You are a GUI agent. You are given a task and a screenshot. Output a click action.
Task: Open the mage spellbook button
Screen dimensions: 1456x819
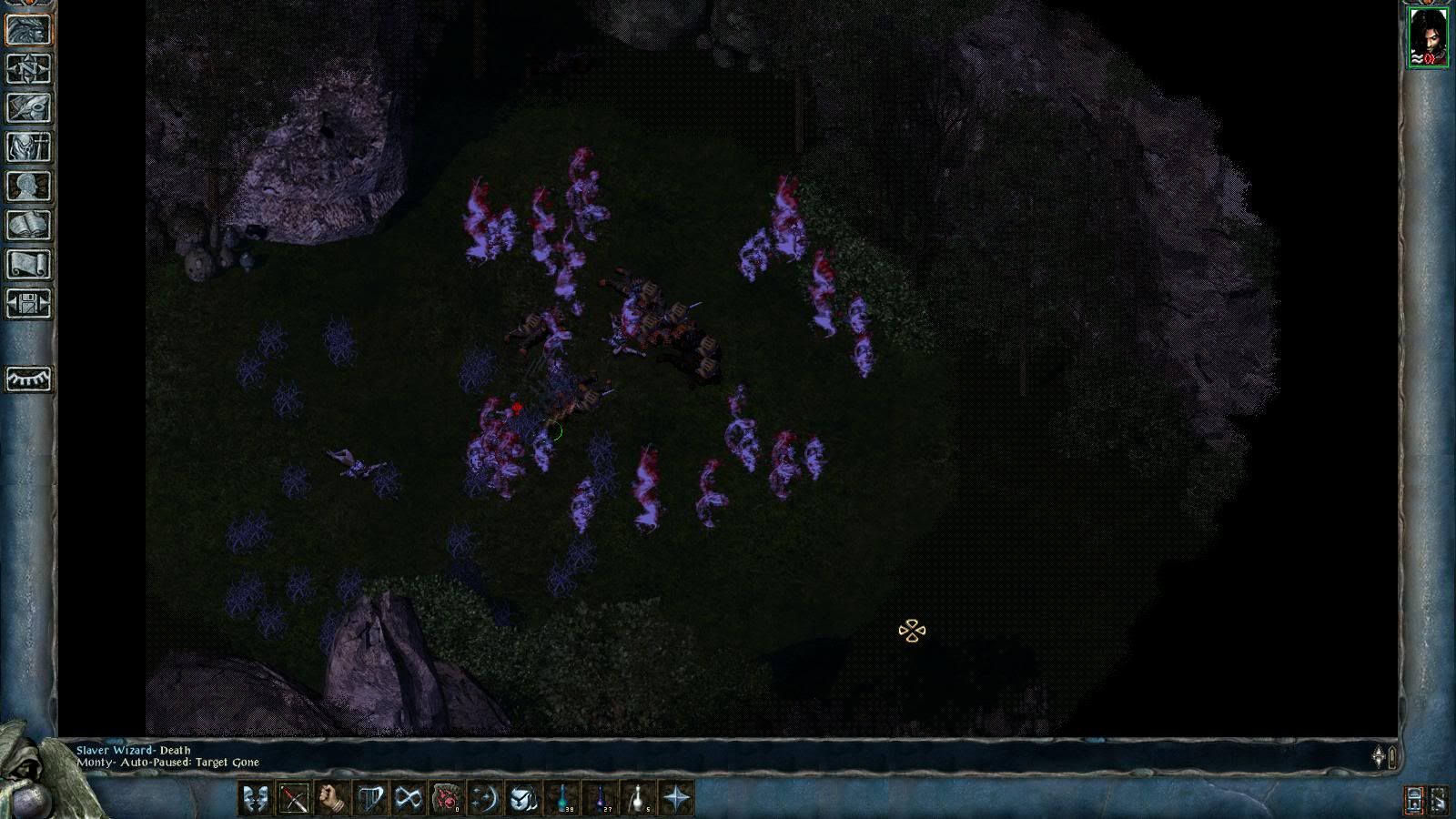pyautogui.click(x=29, y=226)
